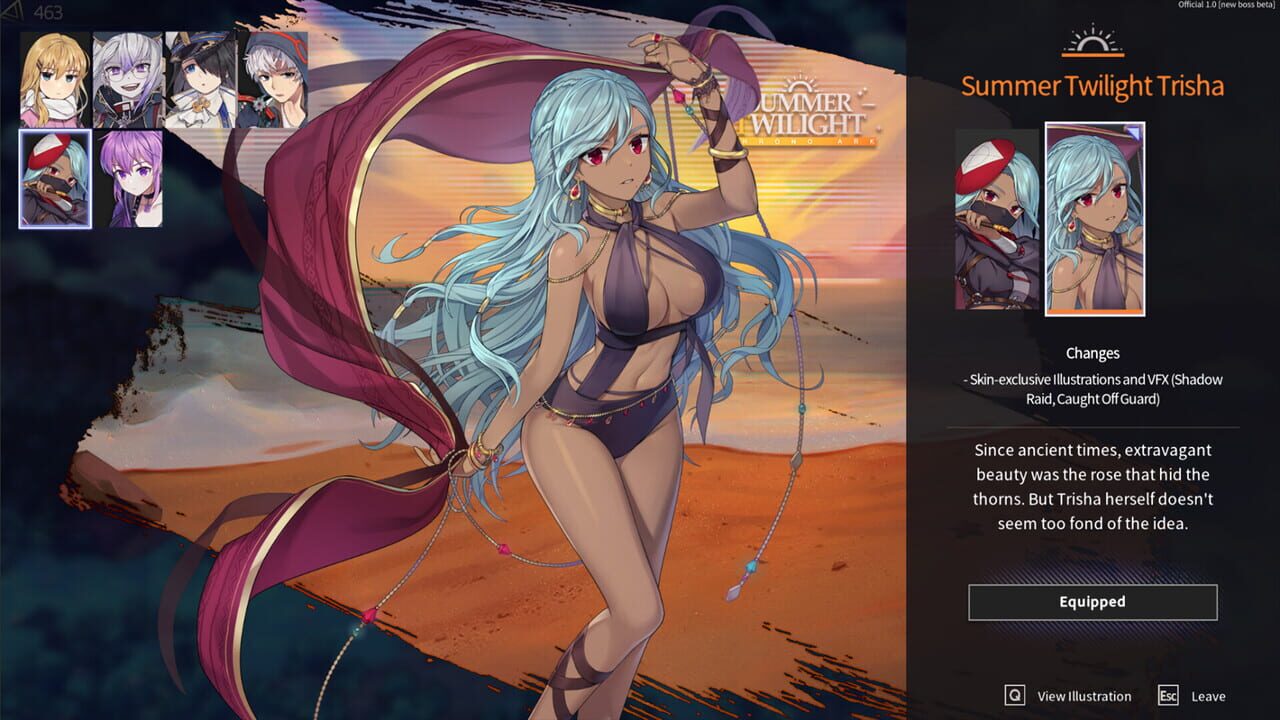Viewport: 1280px width, 720px height.
Task: Click Leave to exit the skin screen
Action: tap(1211, 695)
